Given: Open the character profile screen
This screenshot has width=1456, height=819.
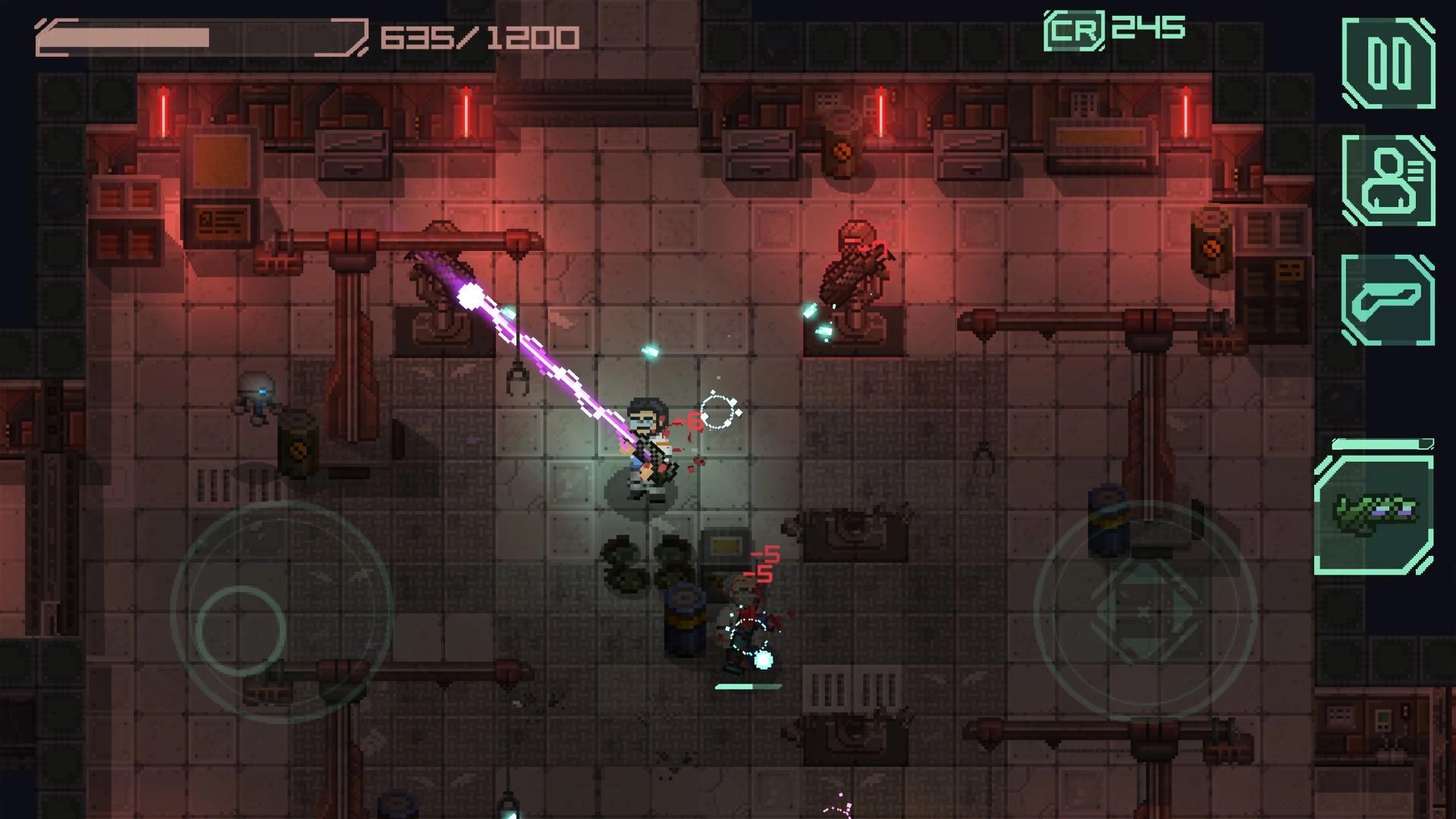Looking at the screenshot, I should (x=1388, y=180).
